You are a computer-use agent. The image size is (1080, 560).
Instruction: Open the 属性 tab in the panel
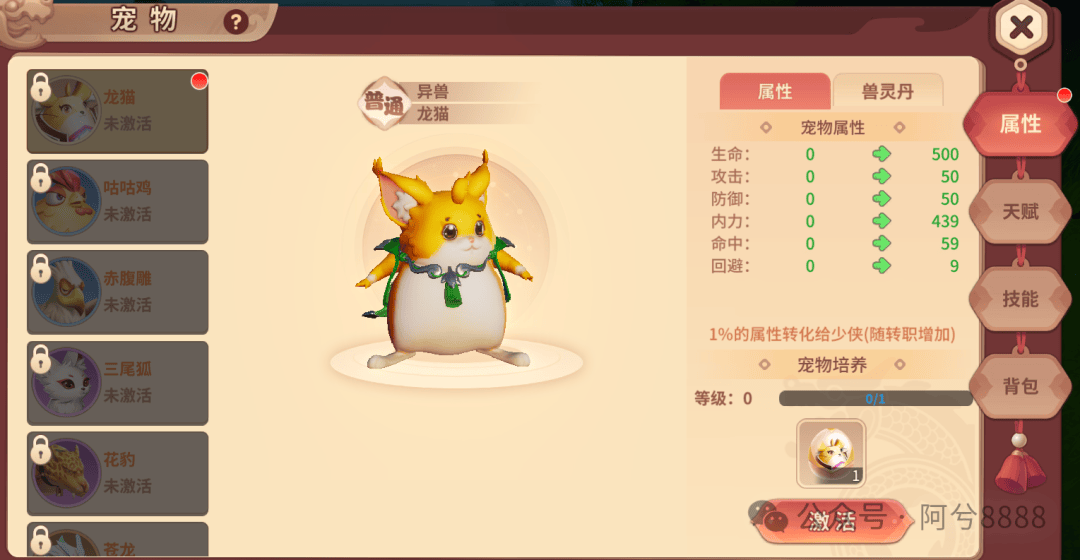tap(775, 92)
